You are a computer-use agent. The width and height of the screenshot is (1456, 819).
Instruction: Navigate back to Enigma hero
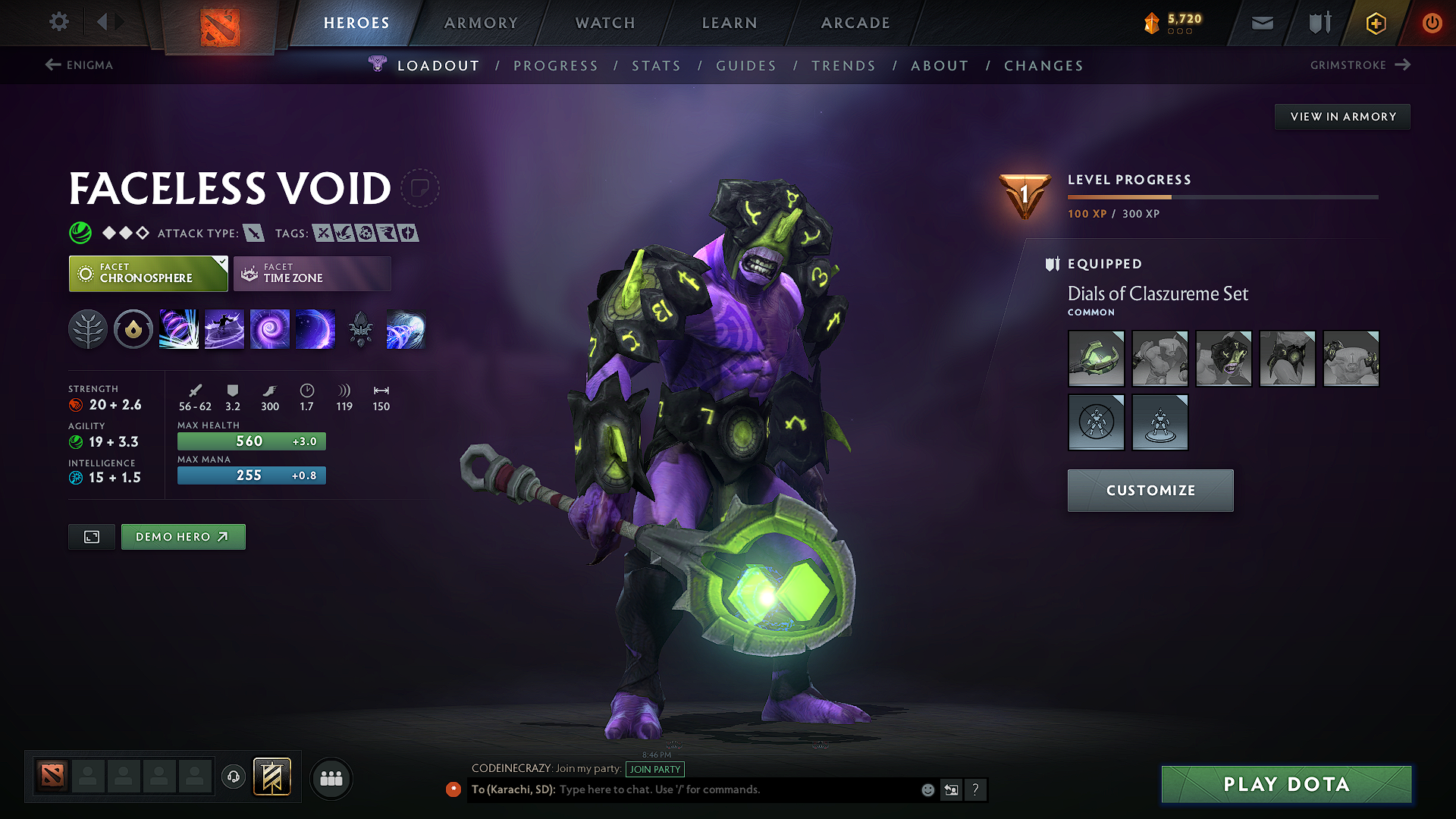[80, 65]
